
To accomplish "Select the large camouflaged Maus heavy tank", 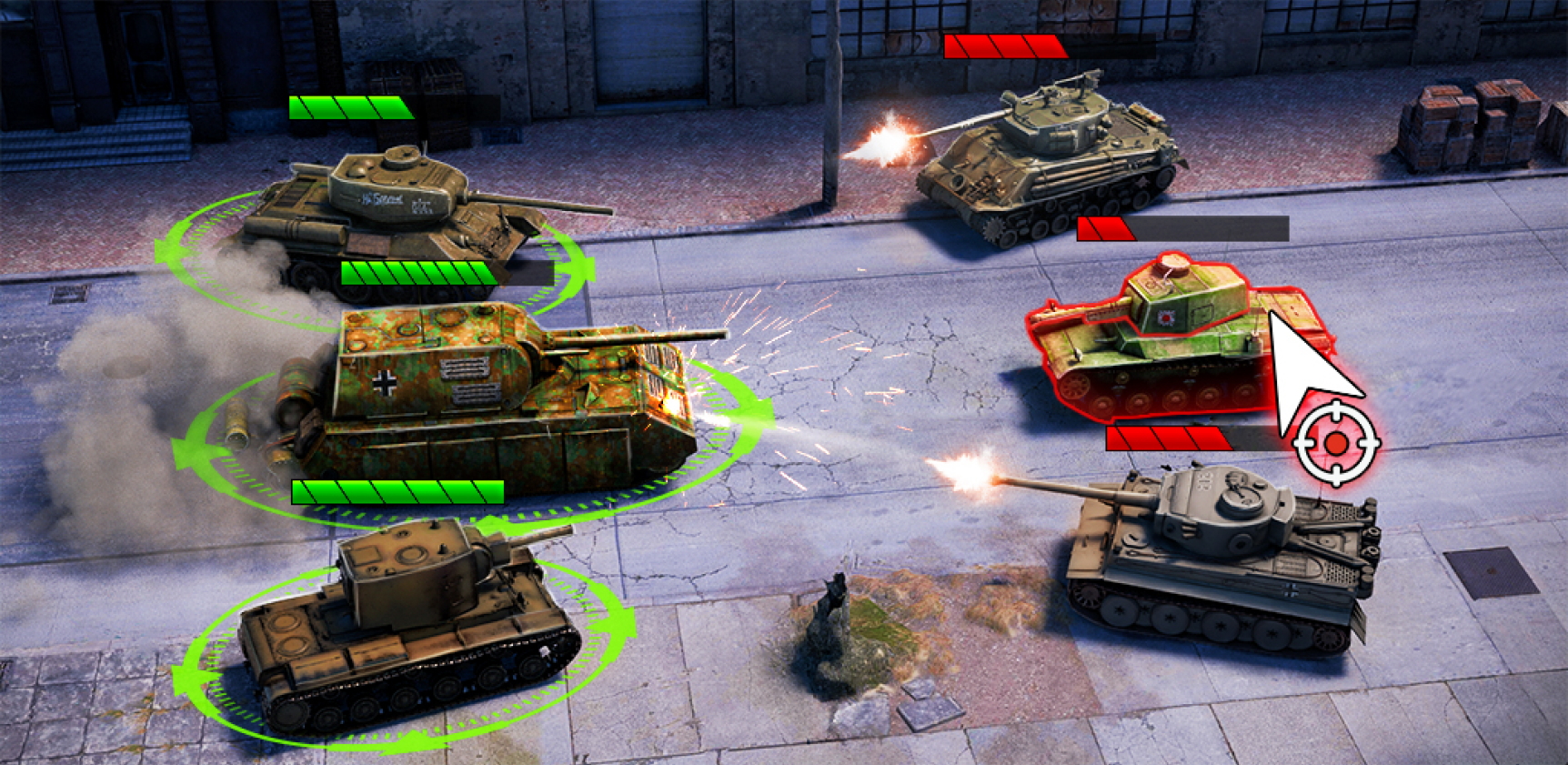I will click(491, 391).
